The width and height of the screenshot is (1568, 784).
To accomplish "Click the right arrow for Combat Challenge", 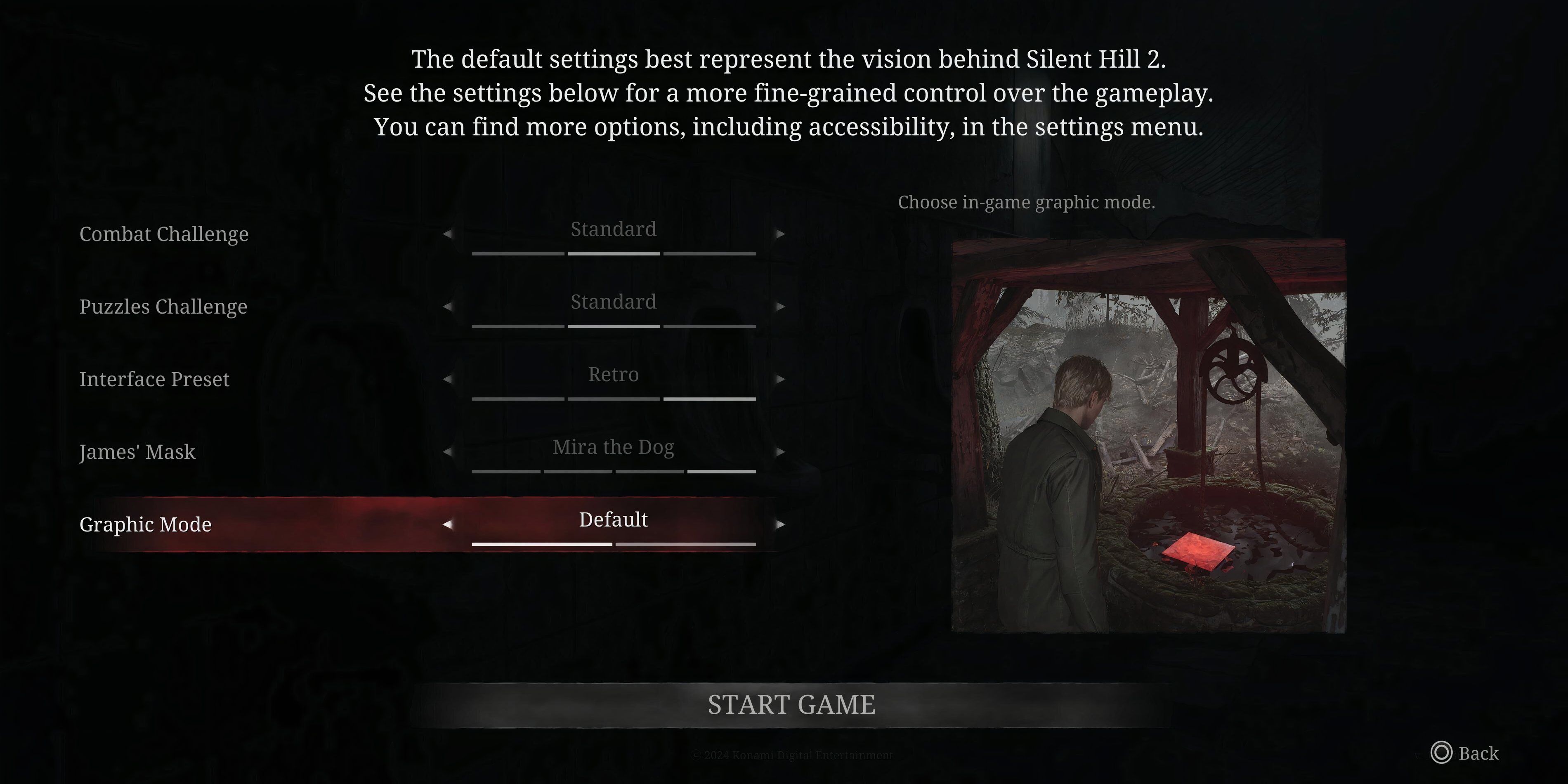I will pos(780,234).
